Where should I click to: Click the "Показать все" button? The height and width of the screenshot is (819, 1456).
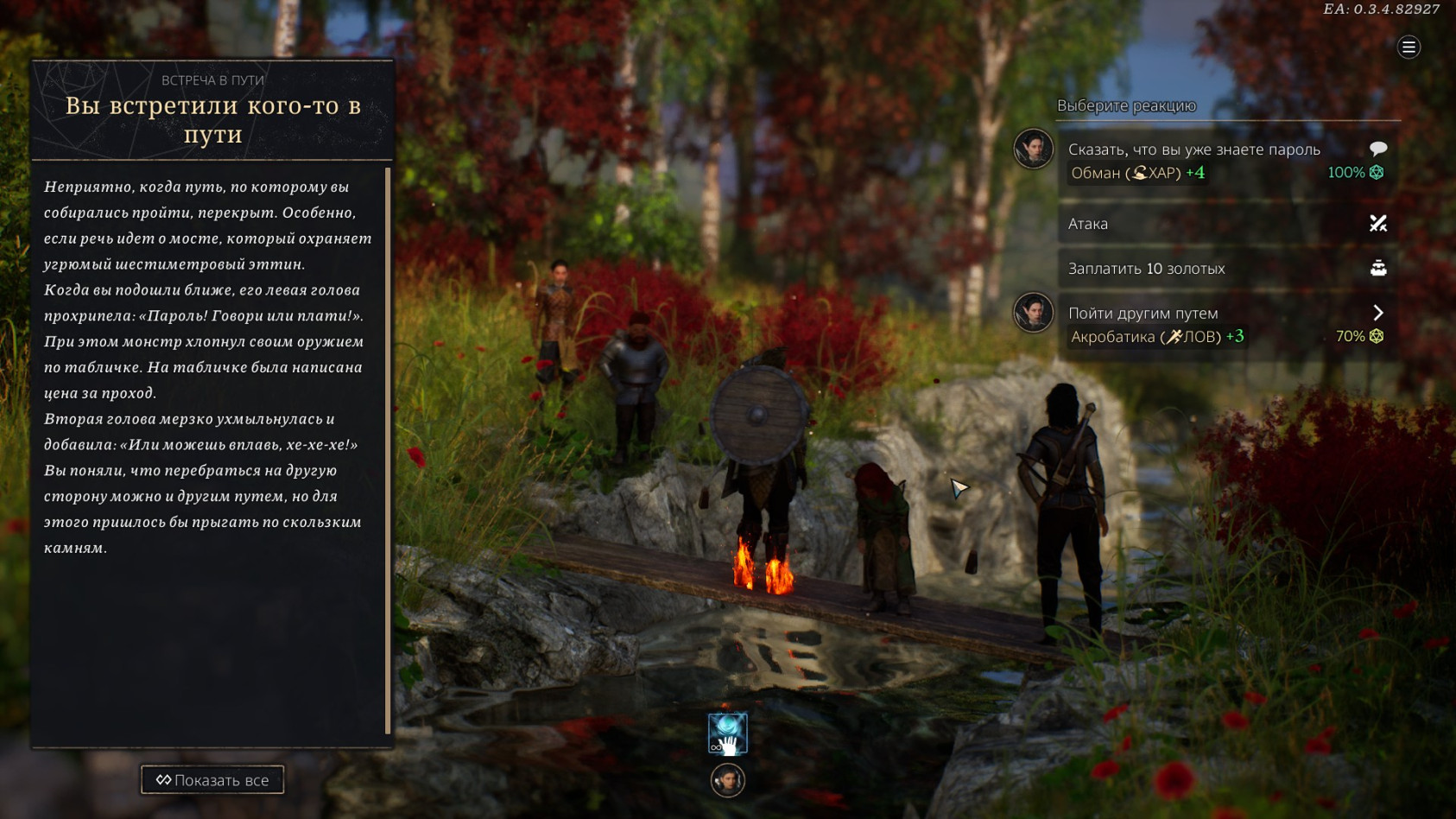(x=212, y=780)
